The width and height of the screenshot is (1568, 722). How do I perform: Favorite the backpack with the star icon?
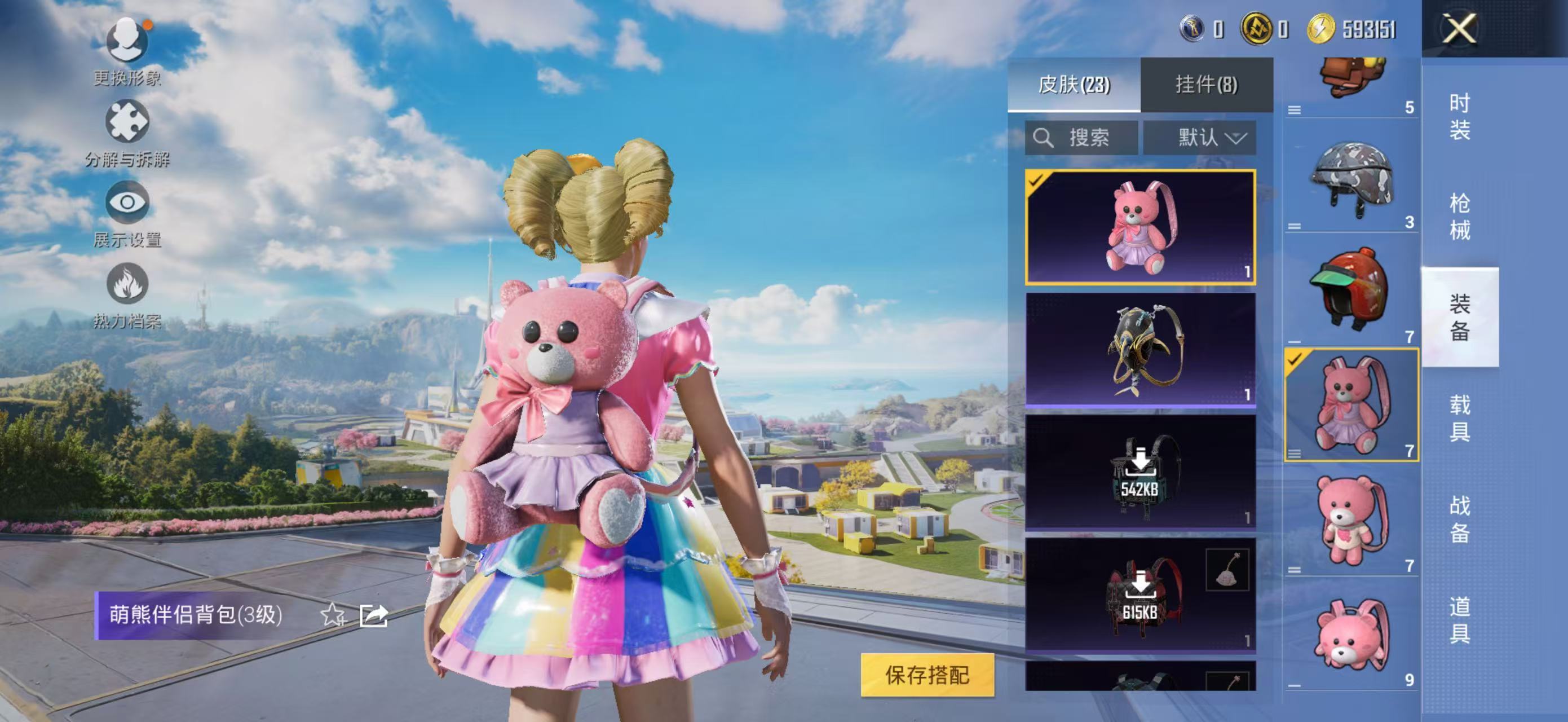pos(332,615)
